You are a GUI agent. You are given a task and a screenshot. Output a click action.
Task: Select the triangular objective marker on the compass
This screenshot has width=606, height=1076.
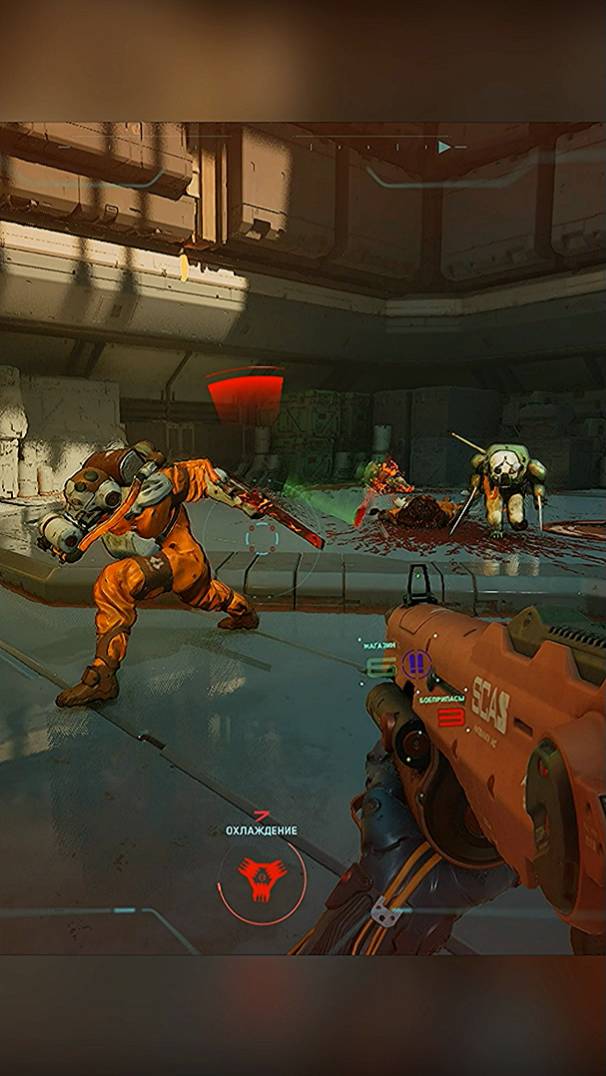[444, 147]
